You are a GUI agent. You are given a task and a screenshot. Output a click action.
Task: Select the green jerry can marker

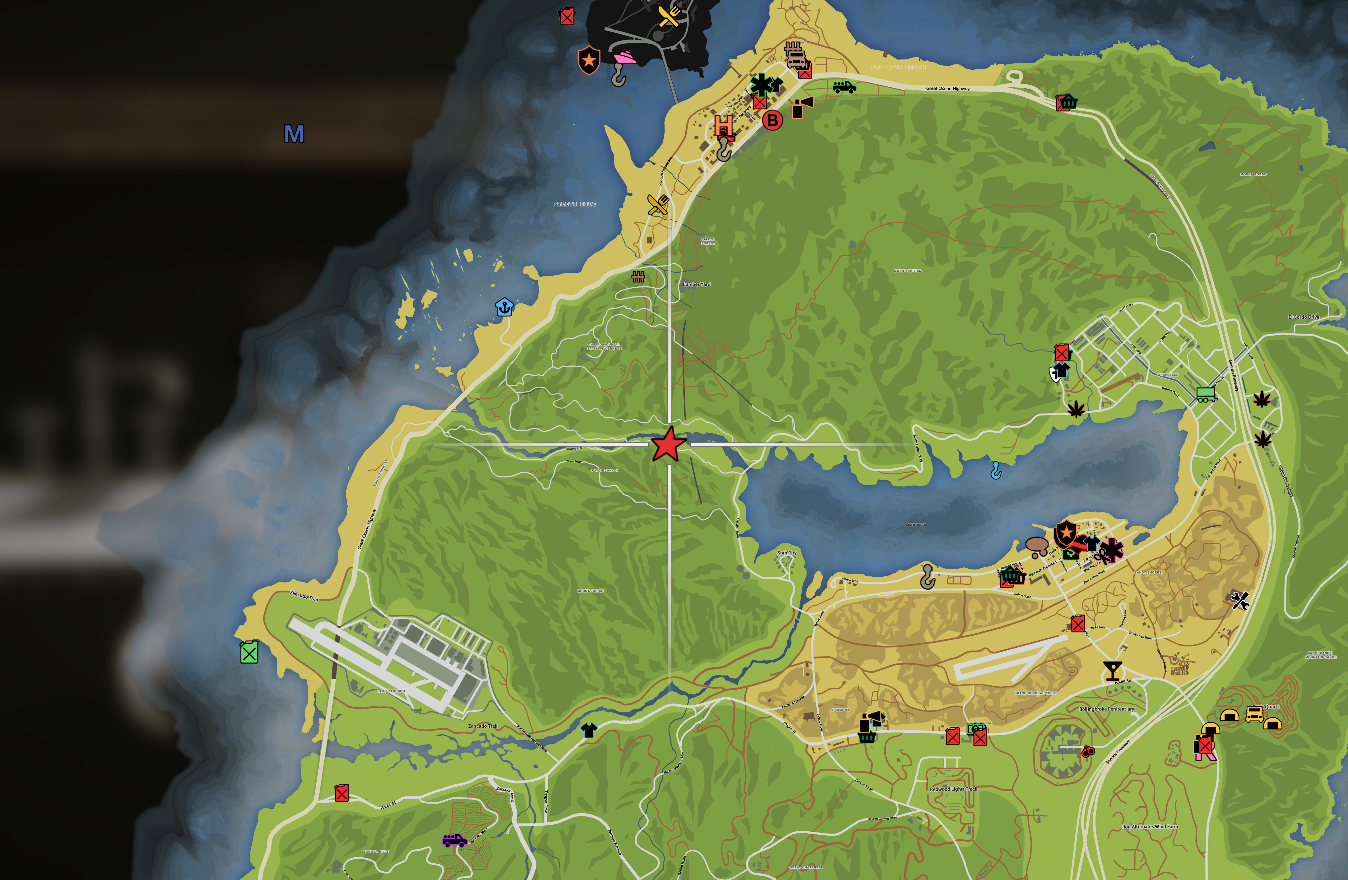(x=249, y=652)
